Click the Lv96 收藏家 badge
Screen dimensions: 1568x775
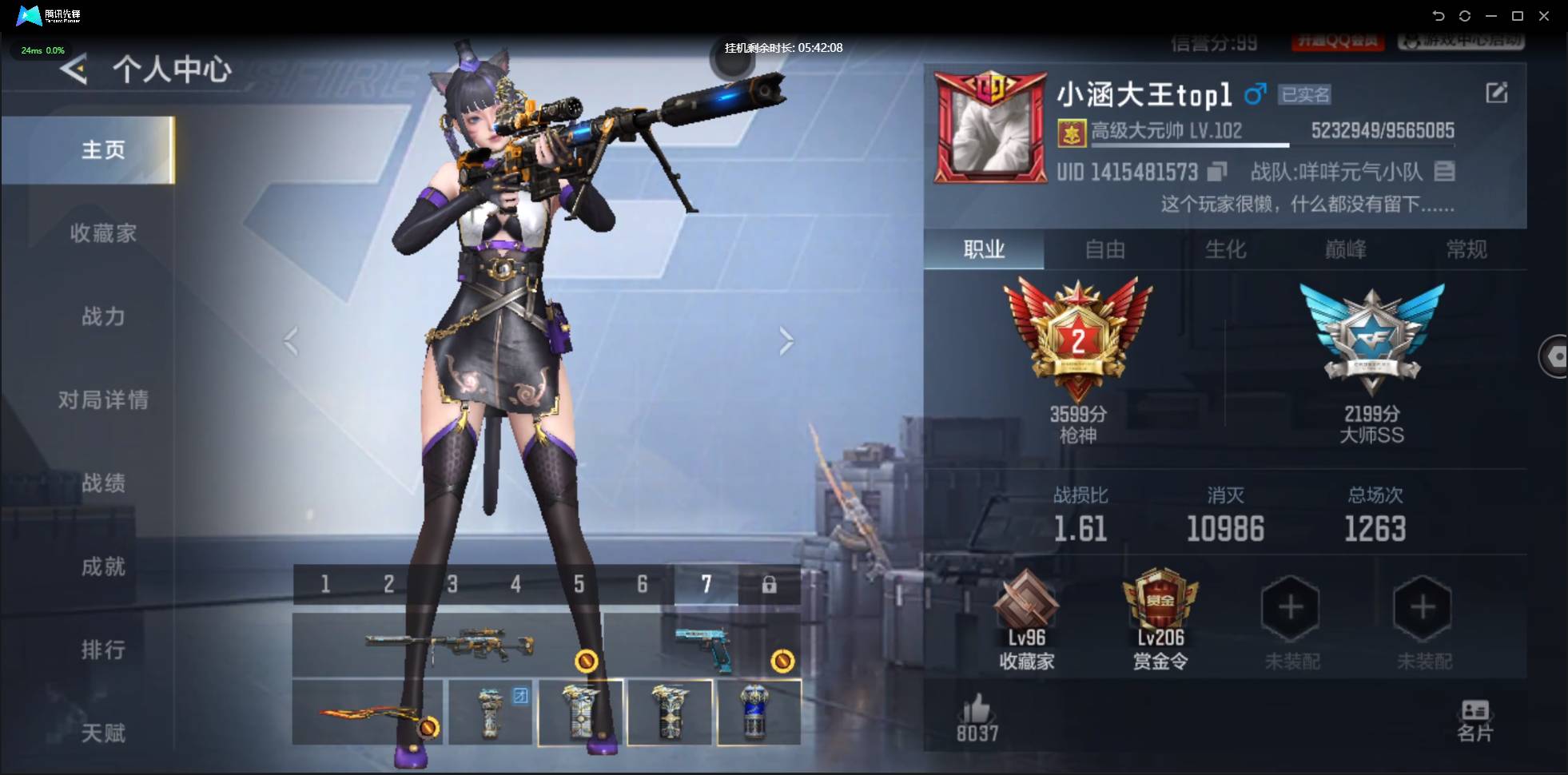point(1028,611)
